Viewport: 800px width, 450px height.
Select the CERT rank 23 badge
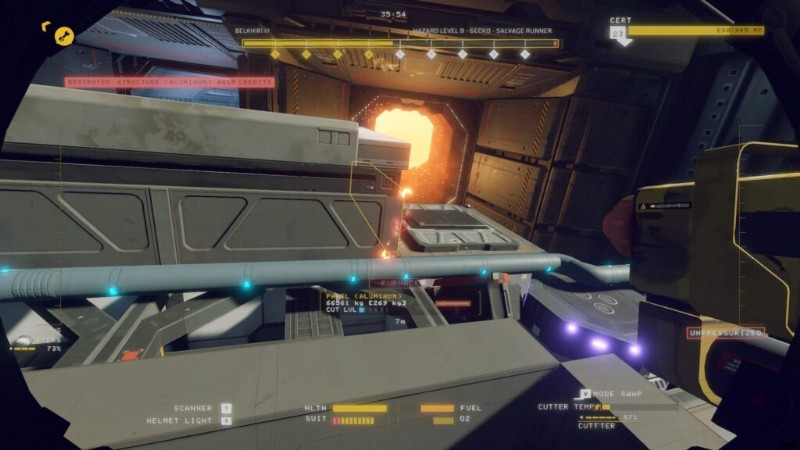(x=618, y=35)
